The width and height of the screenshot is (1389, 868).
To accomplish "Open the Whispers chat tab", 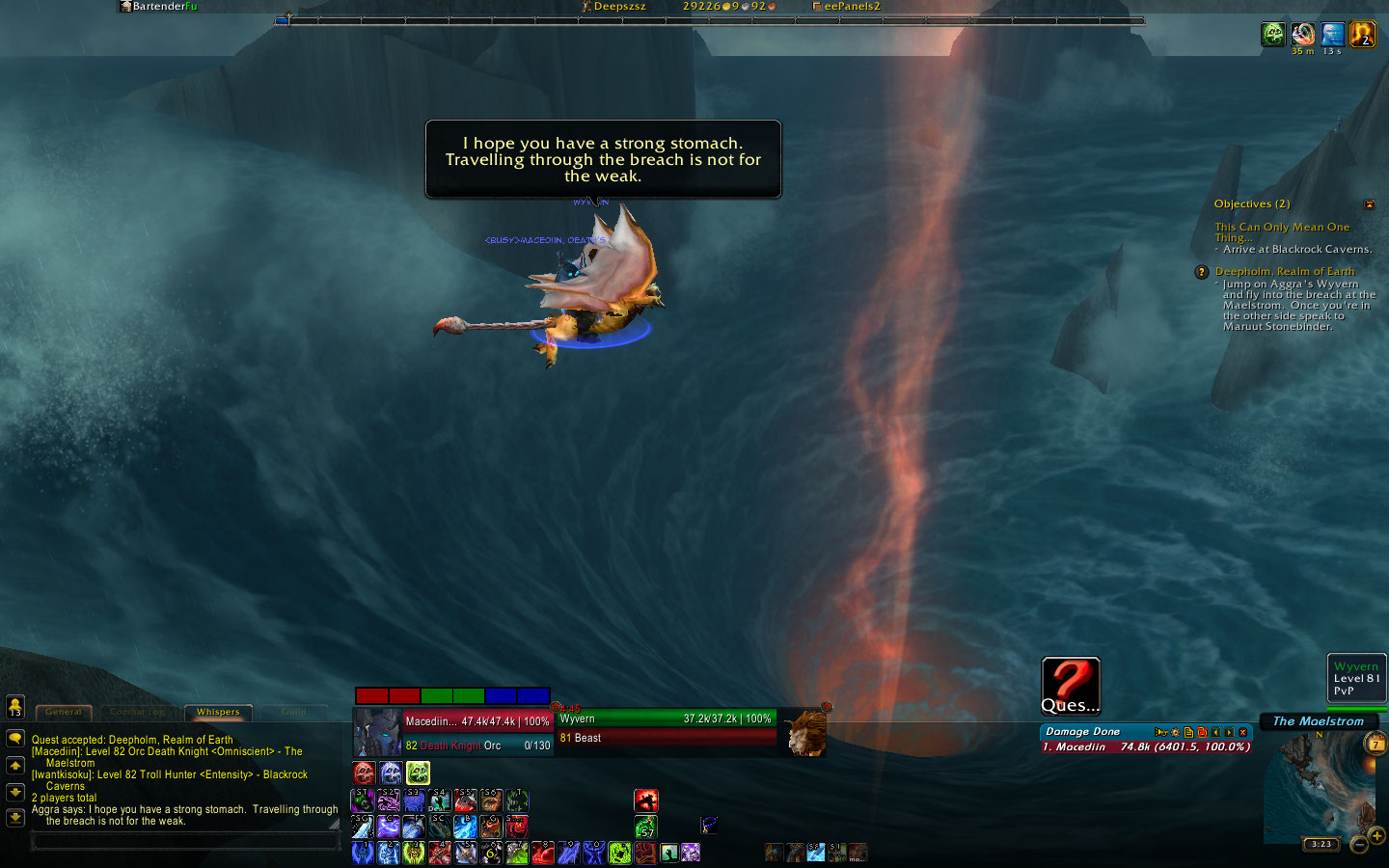I will [218, 712].
